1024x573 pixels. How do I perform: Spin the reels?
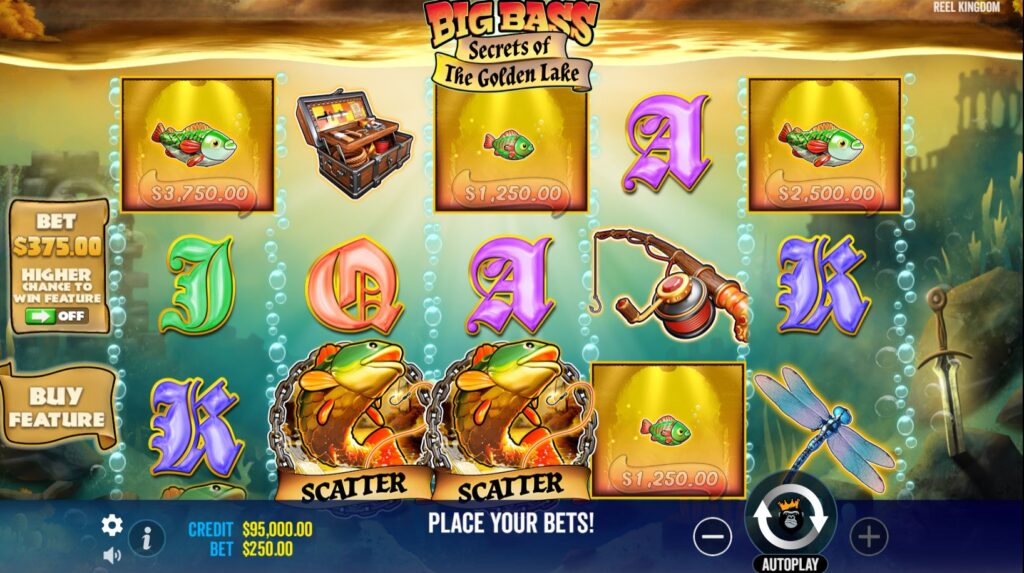click(790, 518)
